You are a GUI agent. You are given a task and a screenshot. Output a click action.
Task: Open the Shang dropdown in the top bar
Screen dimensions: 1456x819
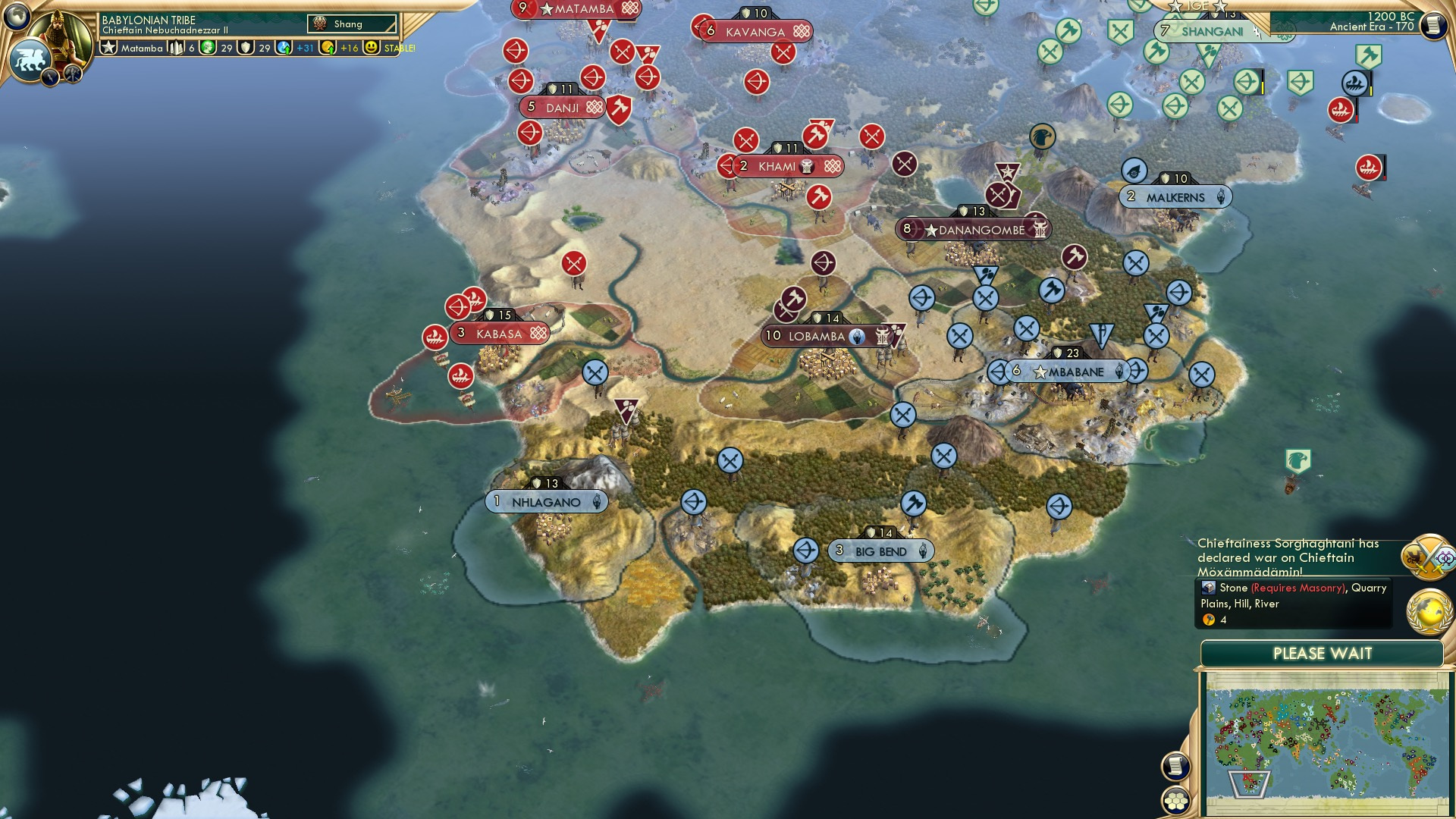tap(353, 24)
